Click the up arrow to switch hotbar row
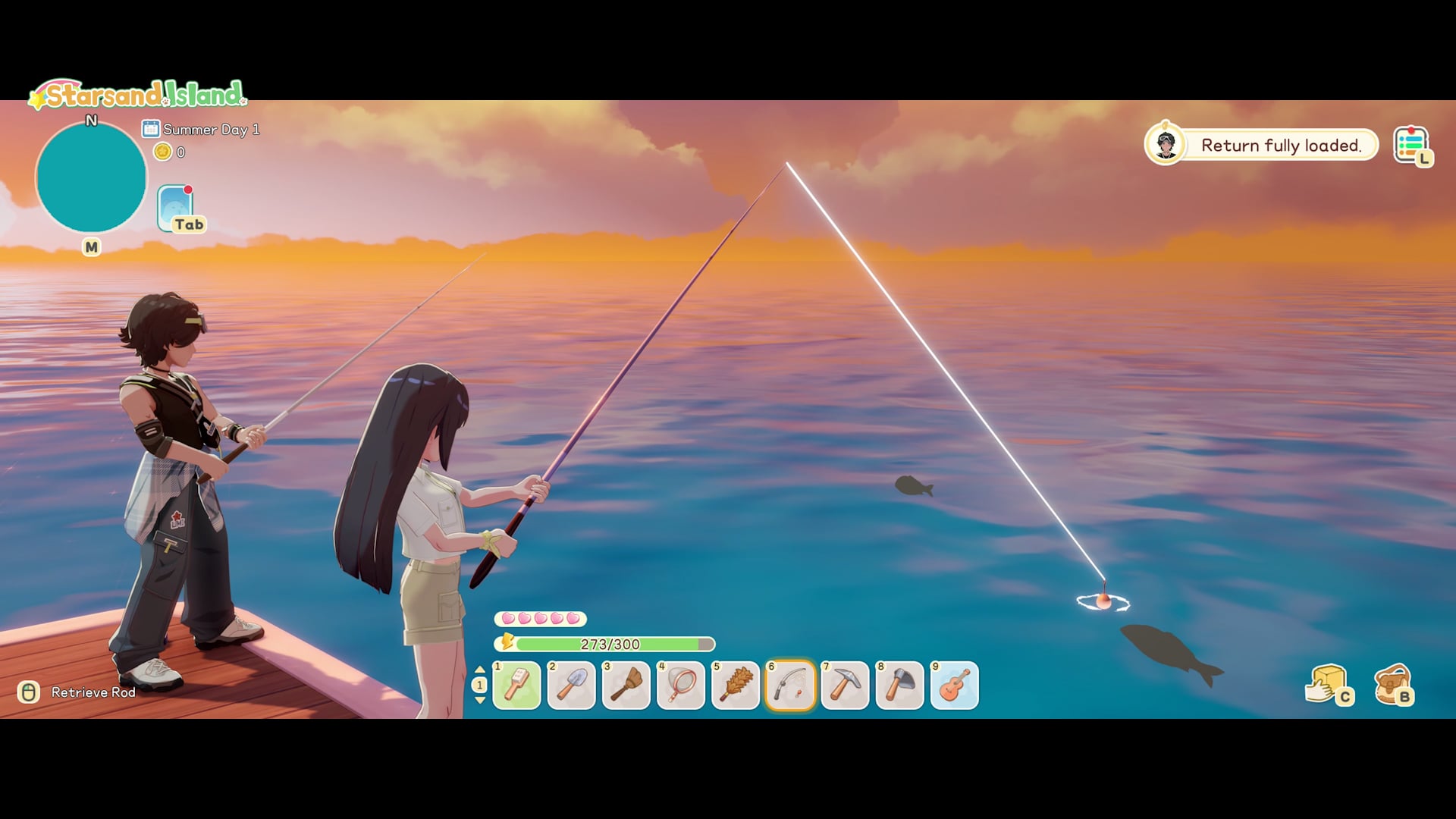This screenshot has height=819, width=1456. (x=481, y=669)
